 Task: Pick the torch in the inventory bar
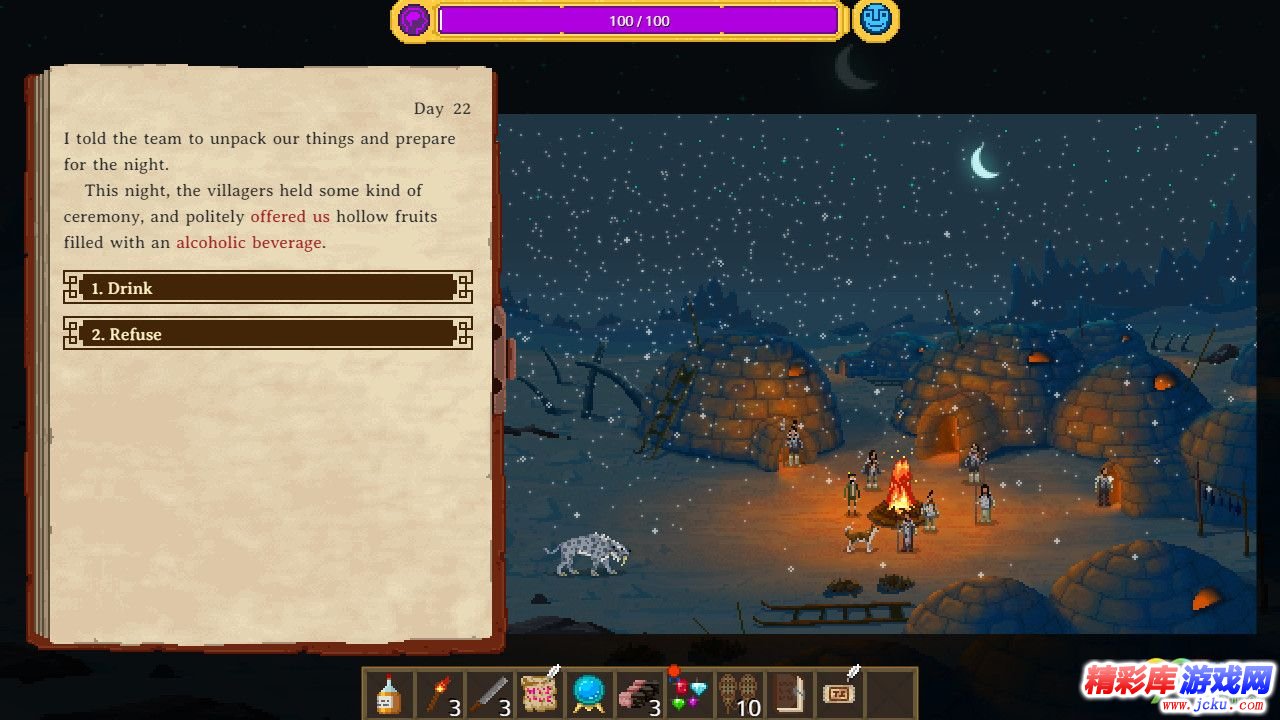coord(439,694)
